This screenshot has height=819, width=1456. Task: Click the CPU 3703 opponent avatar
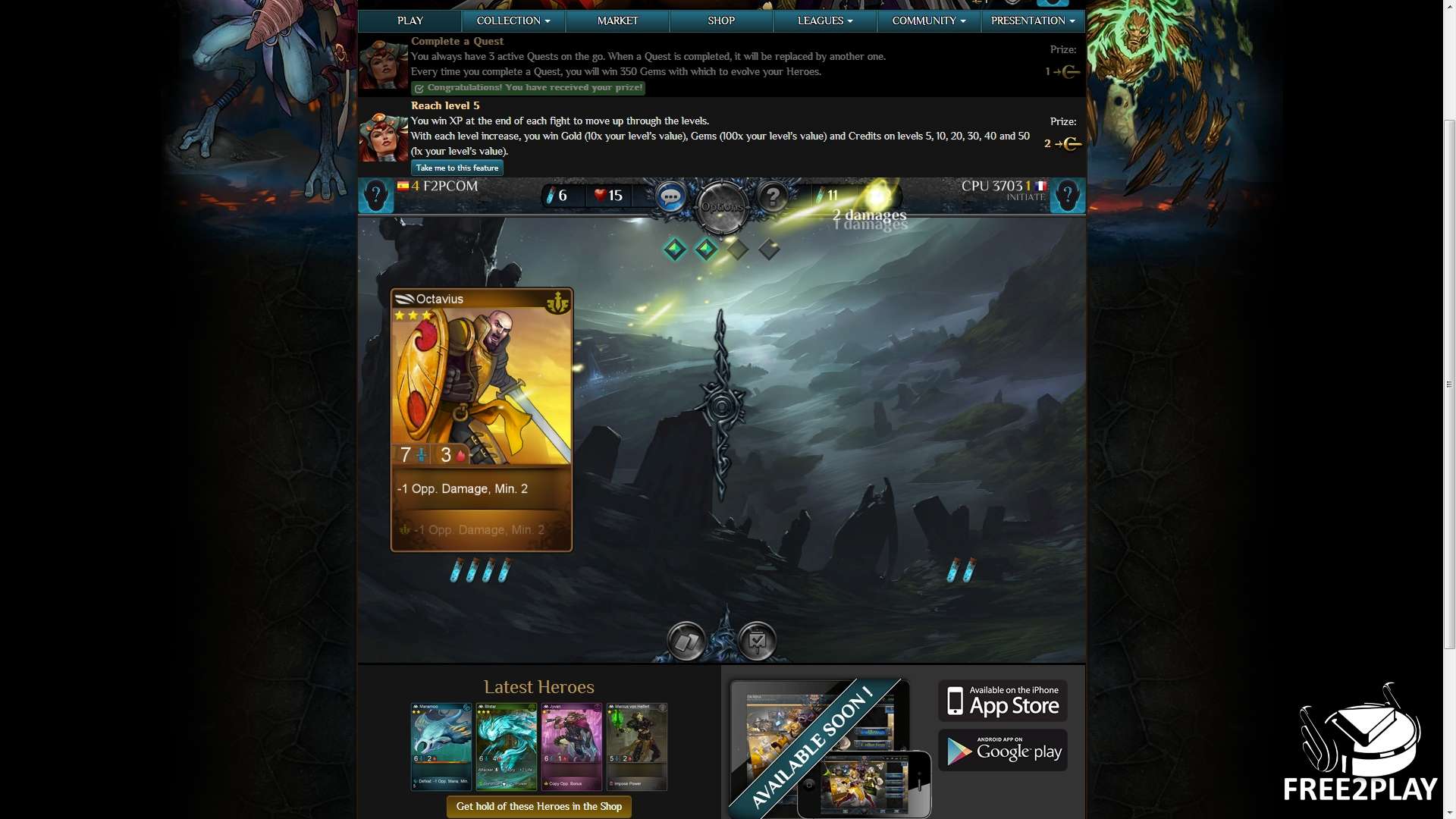click(1067, 196)
